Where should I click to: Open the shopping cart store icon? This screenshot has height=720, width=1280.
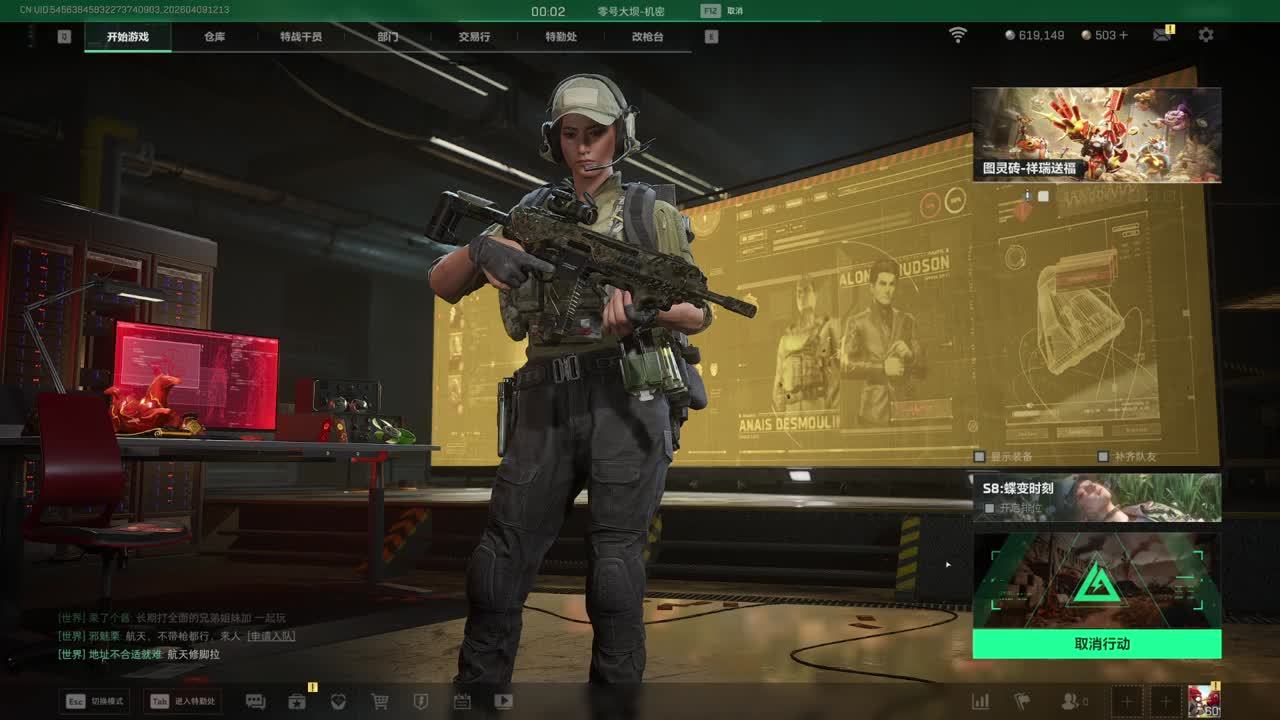pyautogui.click(x=380, y=702)
